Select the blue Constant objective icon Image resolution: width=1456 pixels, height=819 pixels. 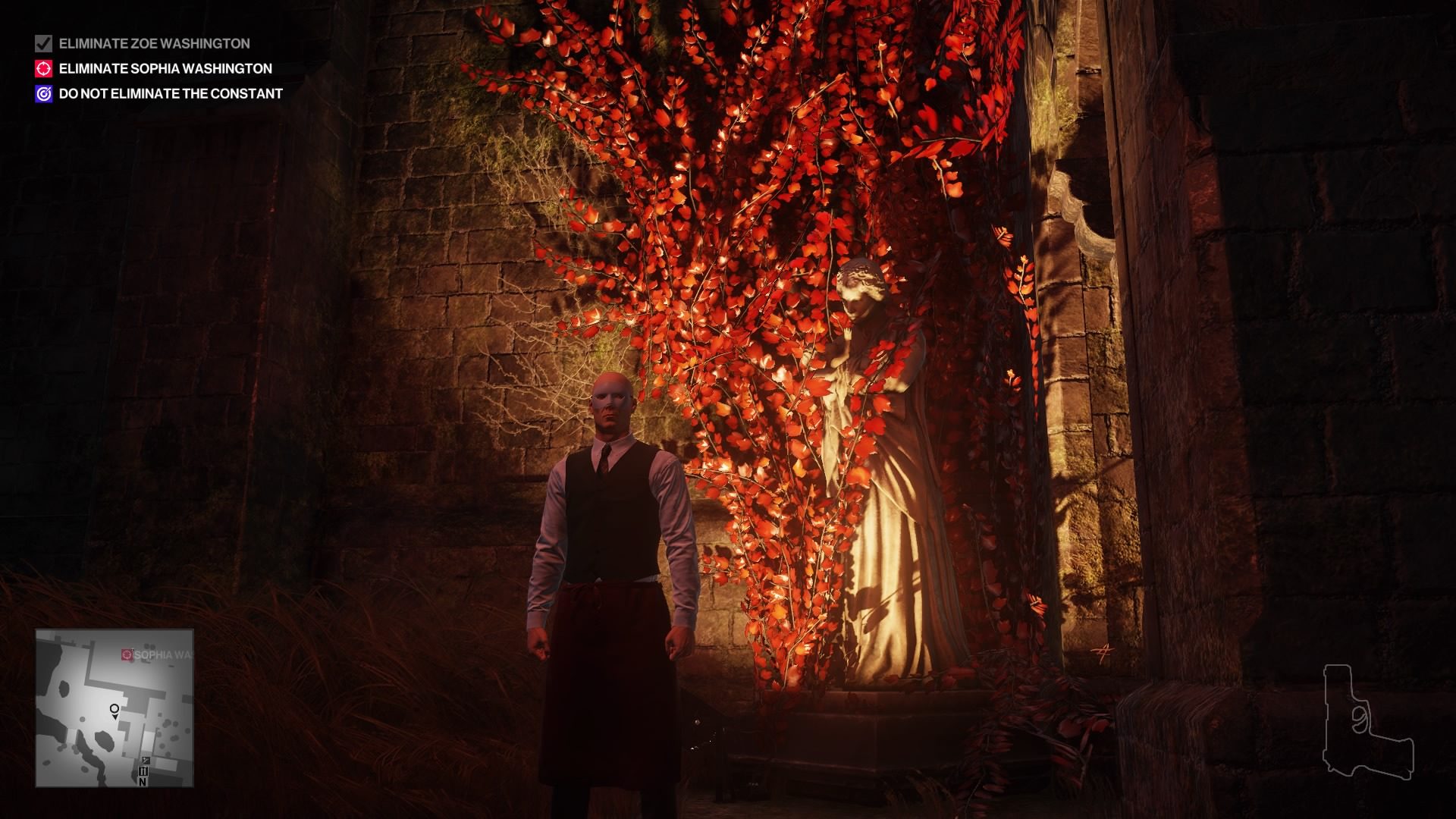tap(43, 94)
